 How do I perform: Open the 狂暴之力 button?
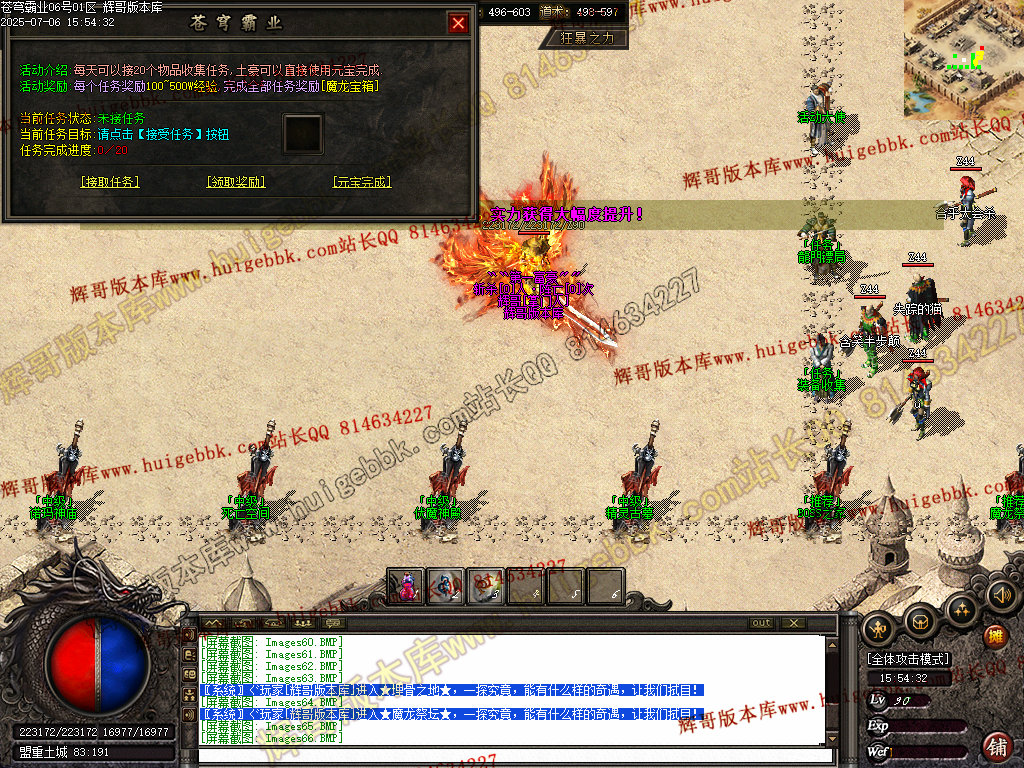pyautogui.click(x=587, y=38)
